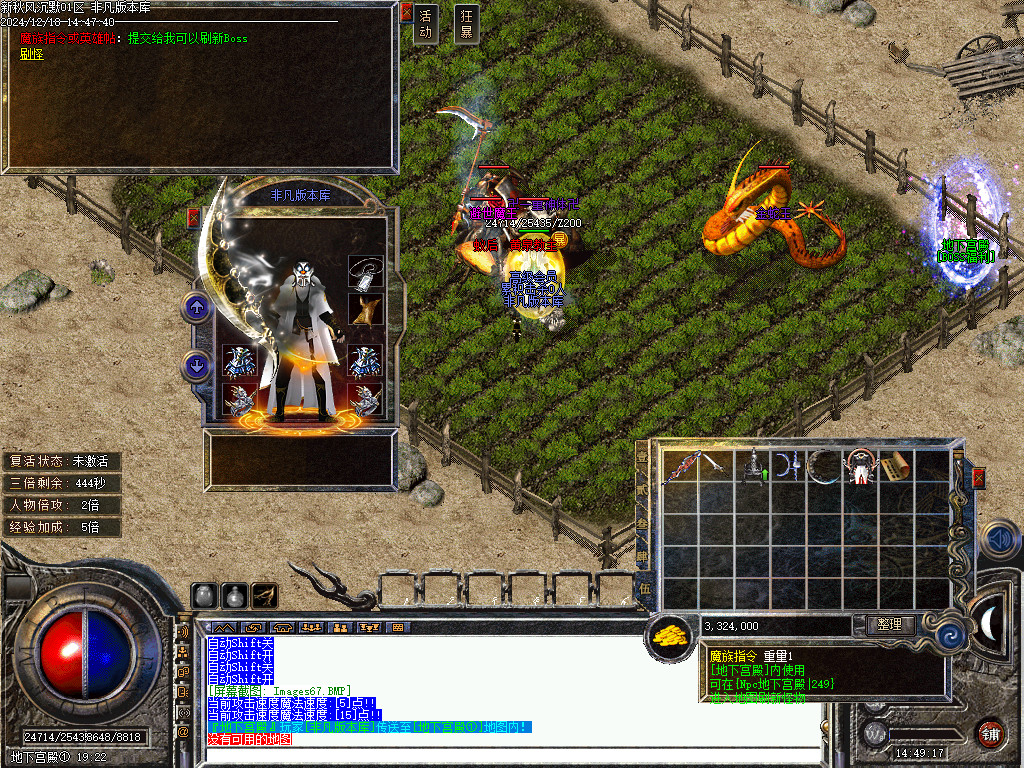Activate the 狂暴 rage button
Screen dimensions: 1024x768
click(465, 24)
